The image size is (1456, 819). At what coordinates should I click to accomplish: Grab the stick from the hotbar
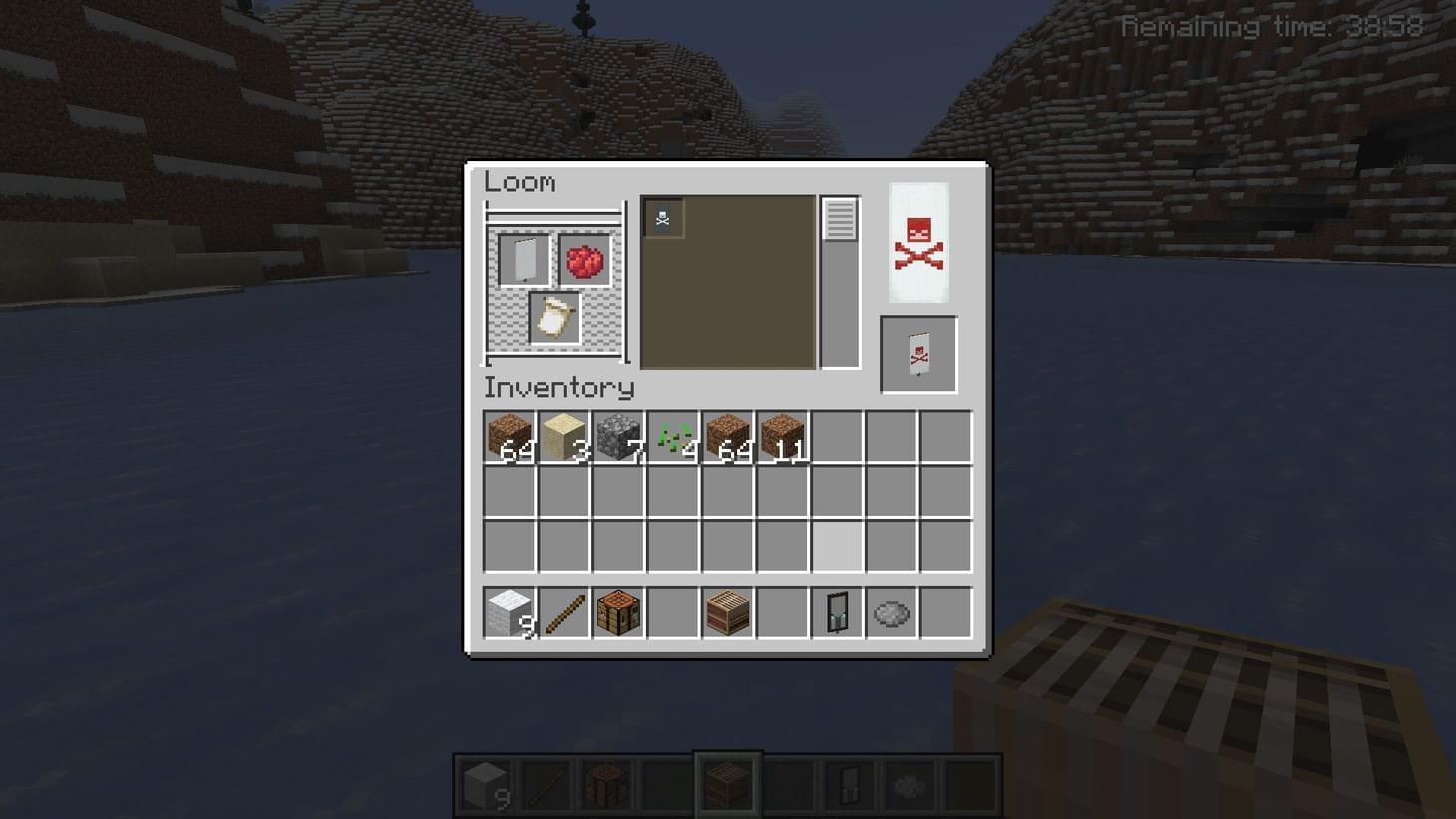[x=562, y=612]
